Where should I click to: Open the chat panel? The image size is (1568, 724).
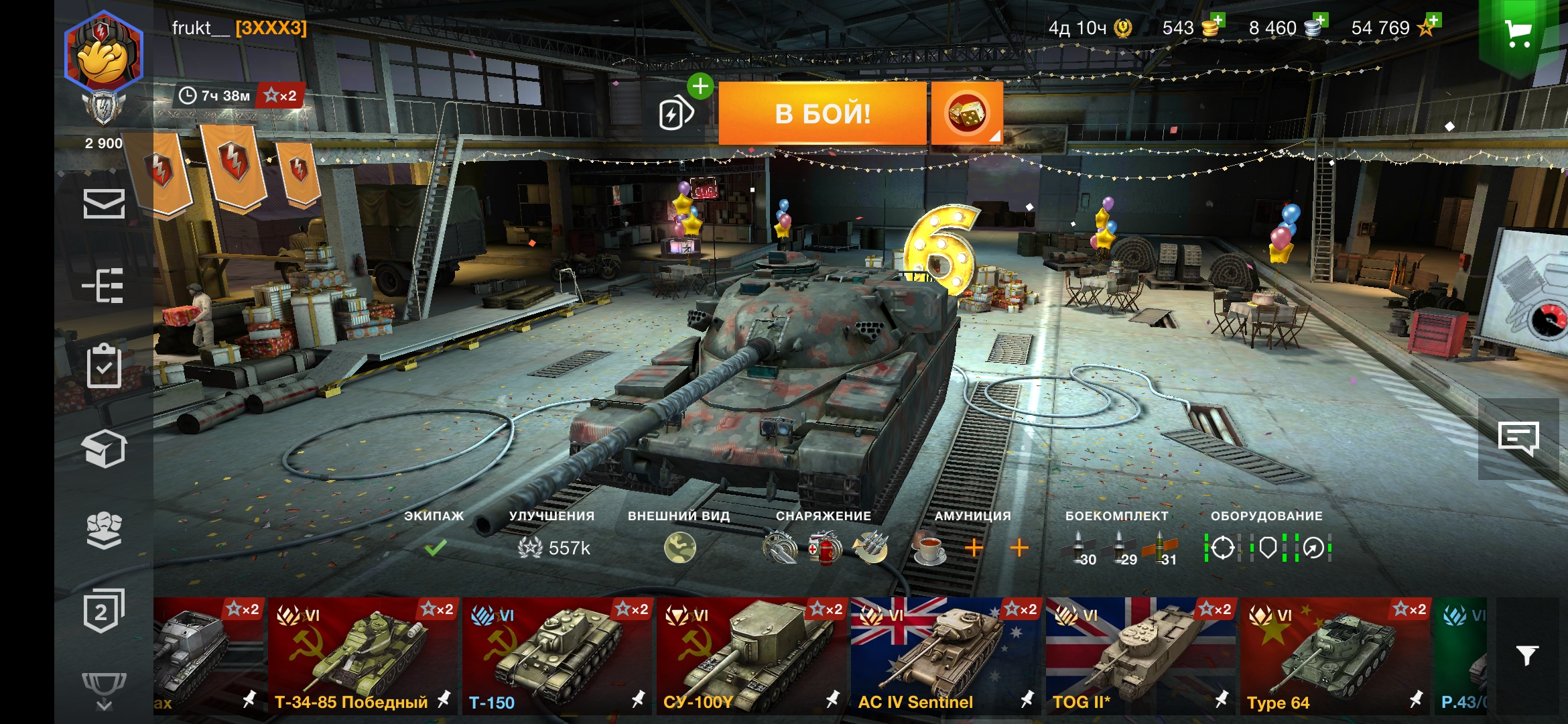coord(1518,439)
